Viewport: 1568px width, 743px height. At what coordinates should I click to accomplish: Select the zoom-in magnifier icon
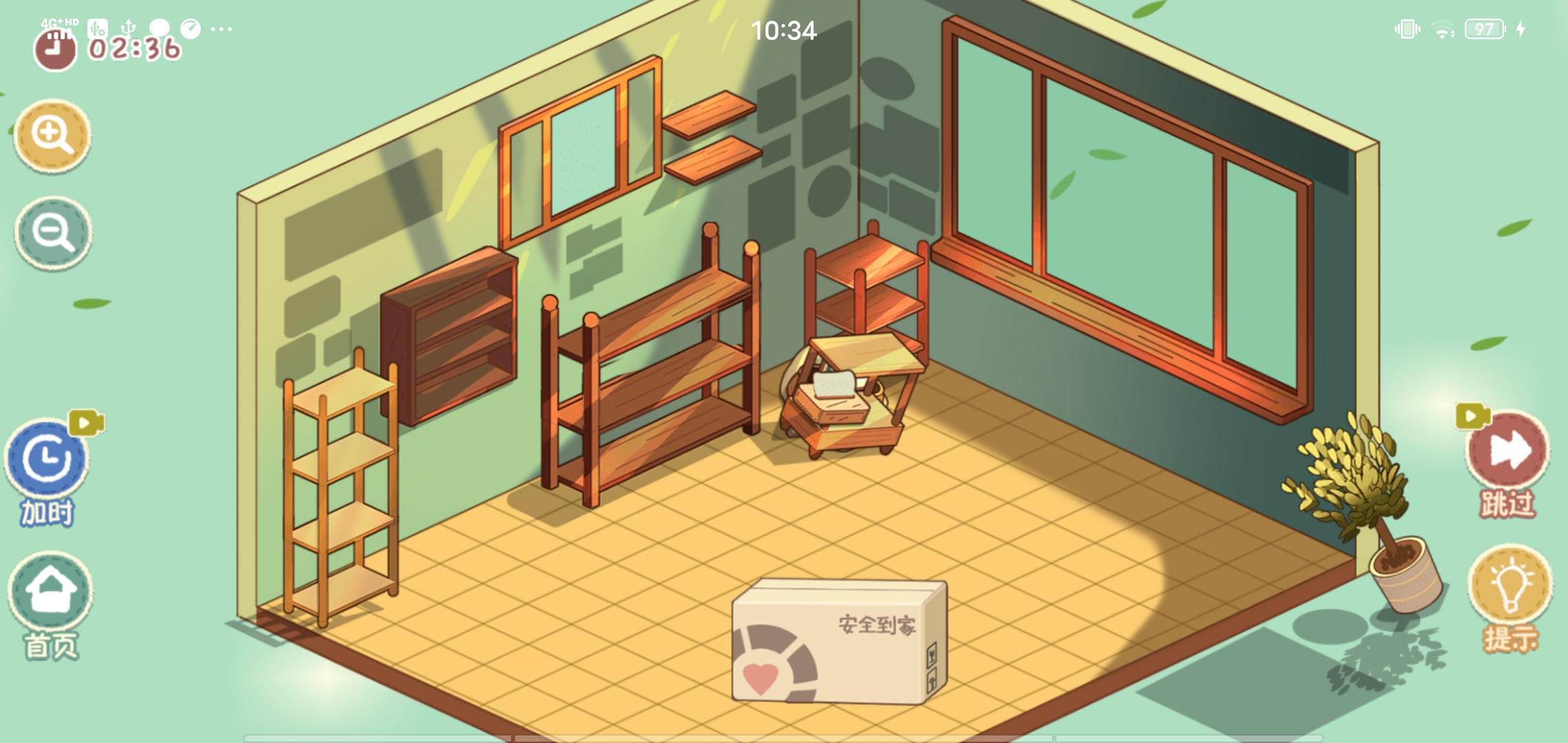click(54, 136)
